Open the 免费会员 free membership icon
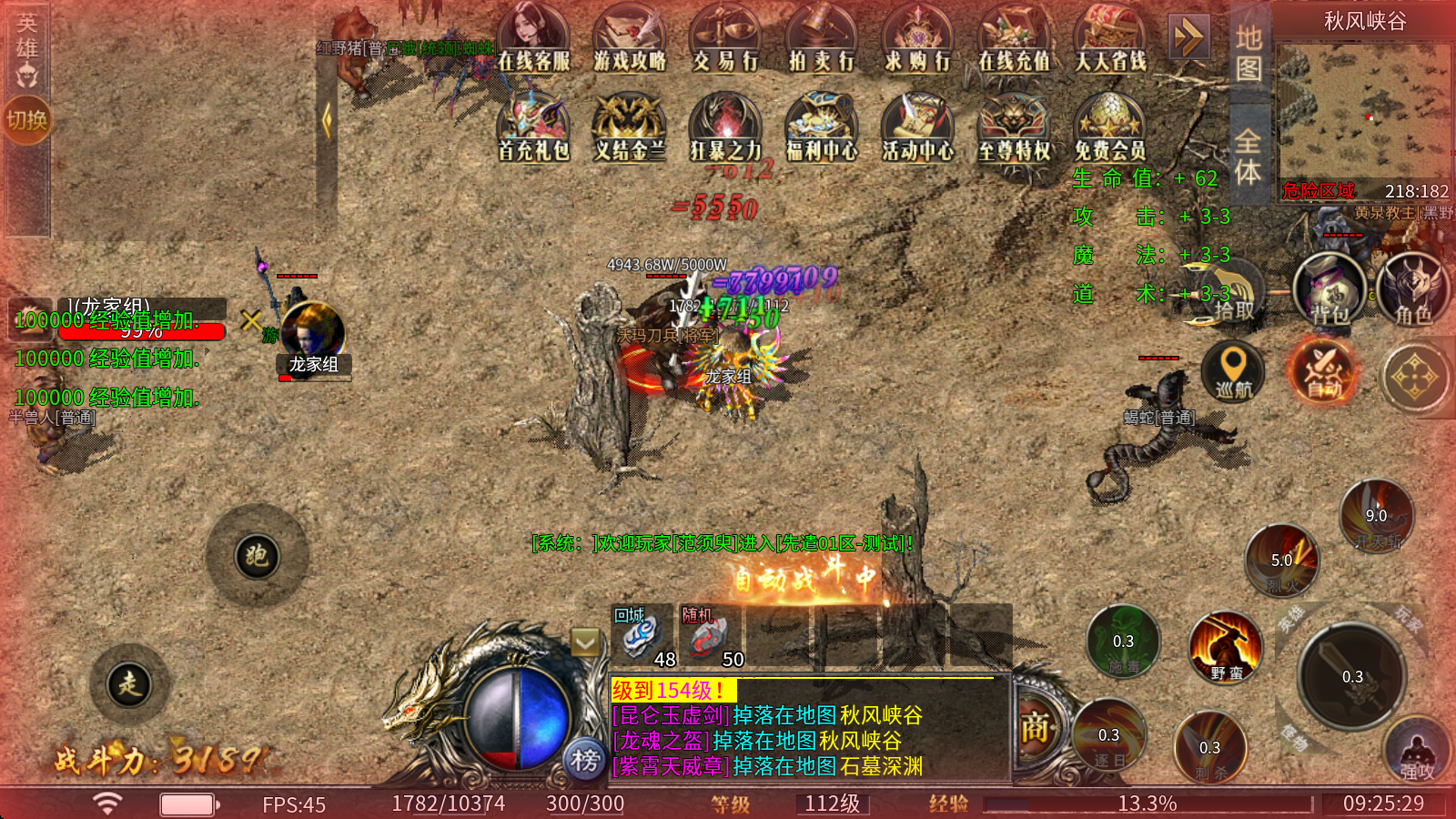 coord(1109,127)
